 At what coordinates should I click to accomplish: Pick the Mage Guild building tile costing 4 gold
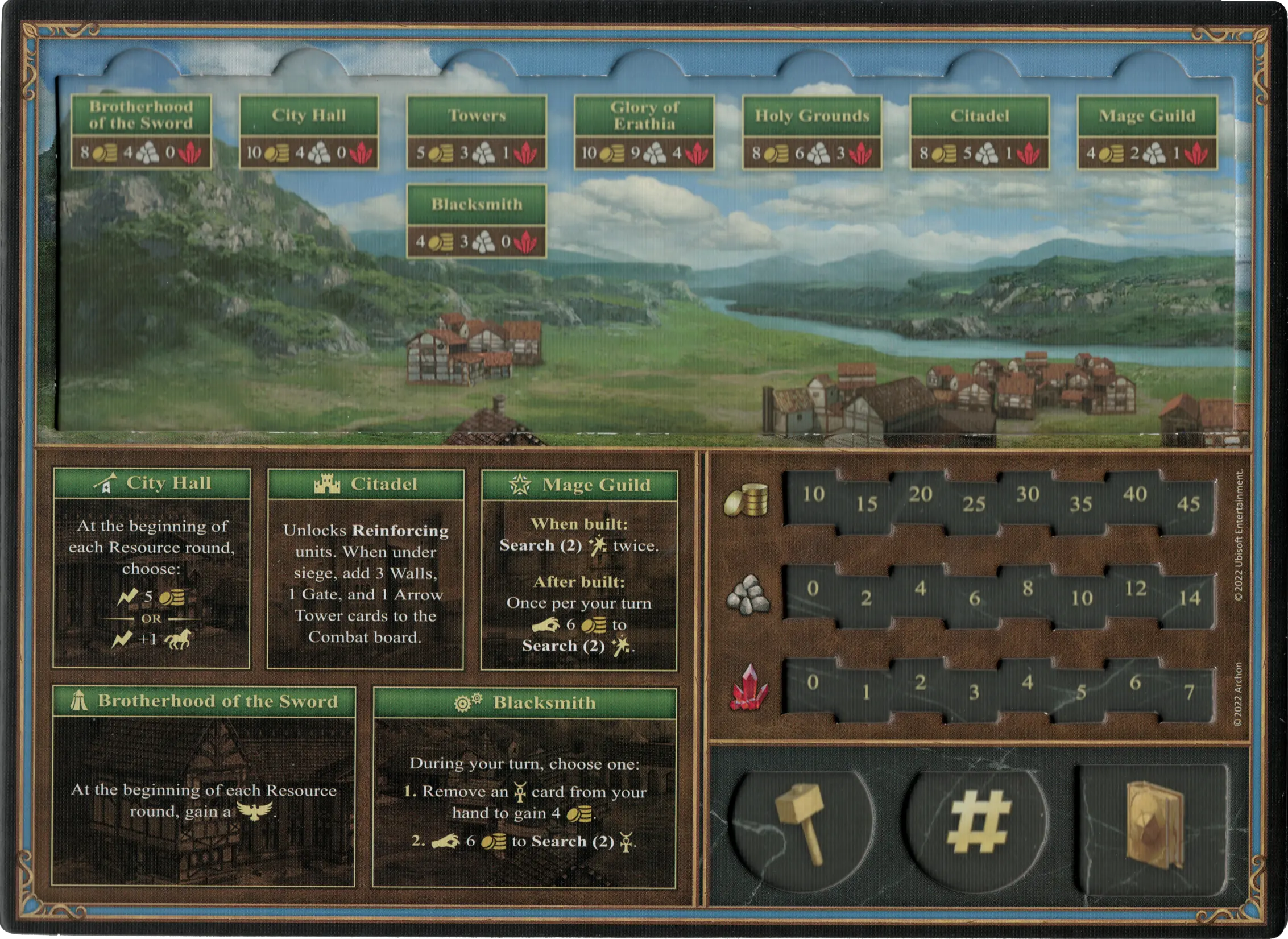pos(1148,132)
